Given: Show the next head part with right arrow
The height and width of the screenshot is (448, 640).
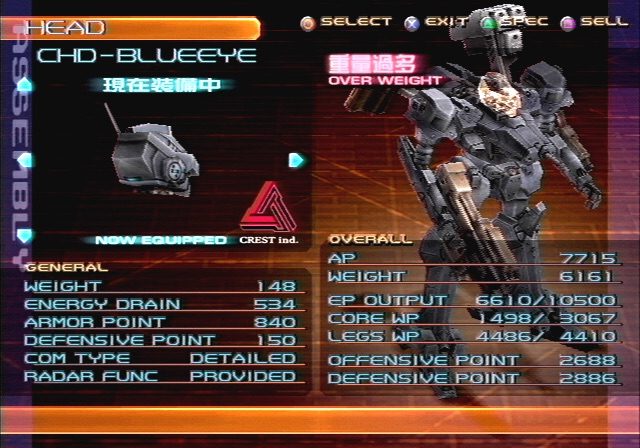Looking at the screenshot, I should (x=296, y=160).
